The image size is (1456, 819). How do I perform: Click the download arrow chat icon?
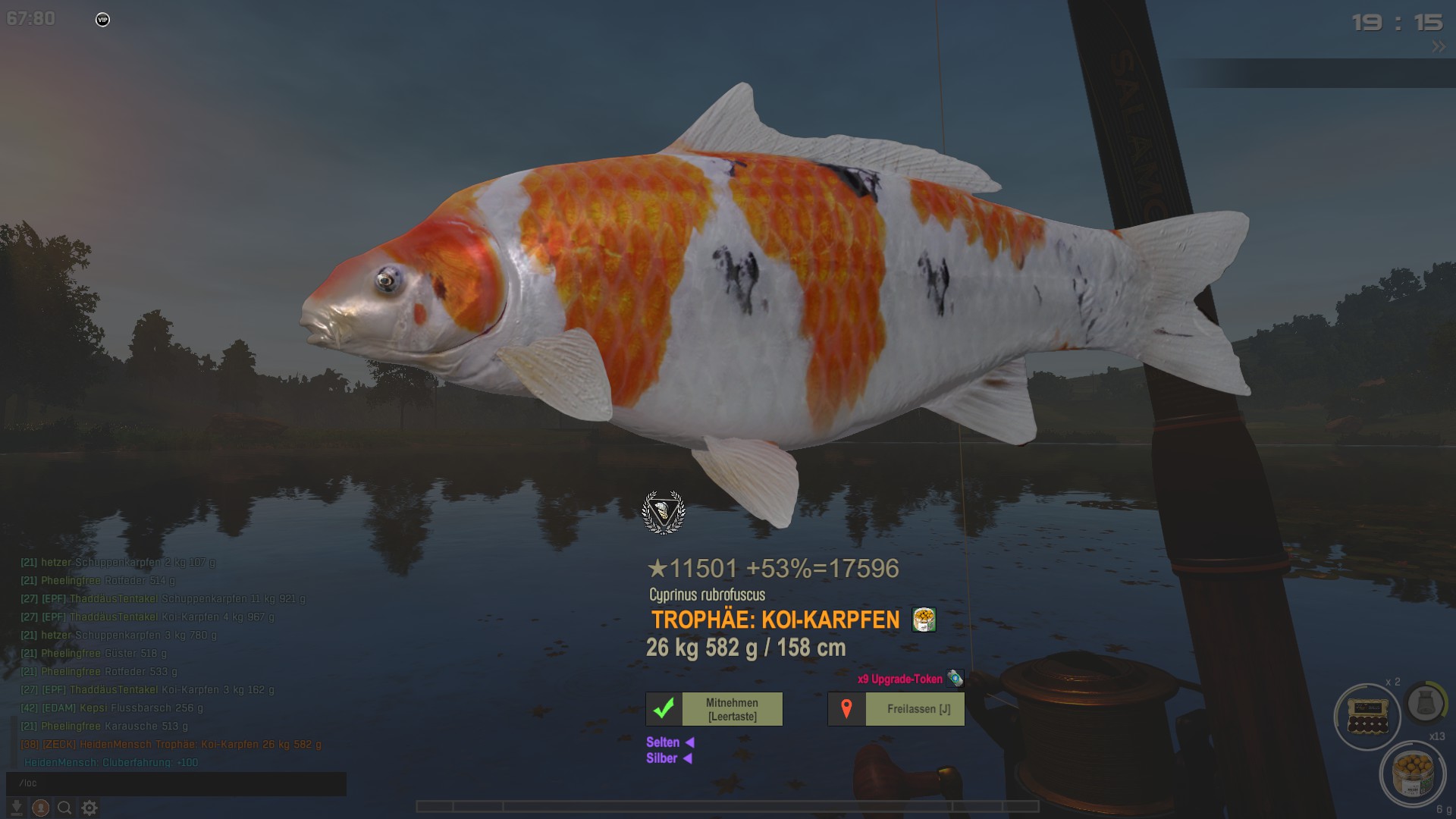[16, 808]
